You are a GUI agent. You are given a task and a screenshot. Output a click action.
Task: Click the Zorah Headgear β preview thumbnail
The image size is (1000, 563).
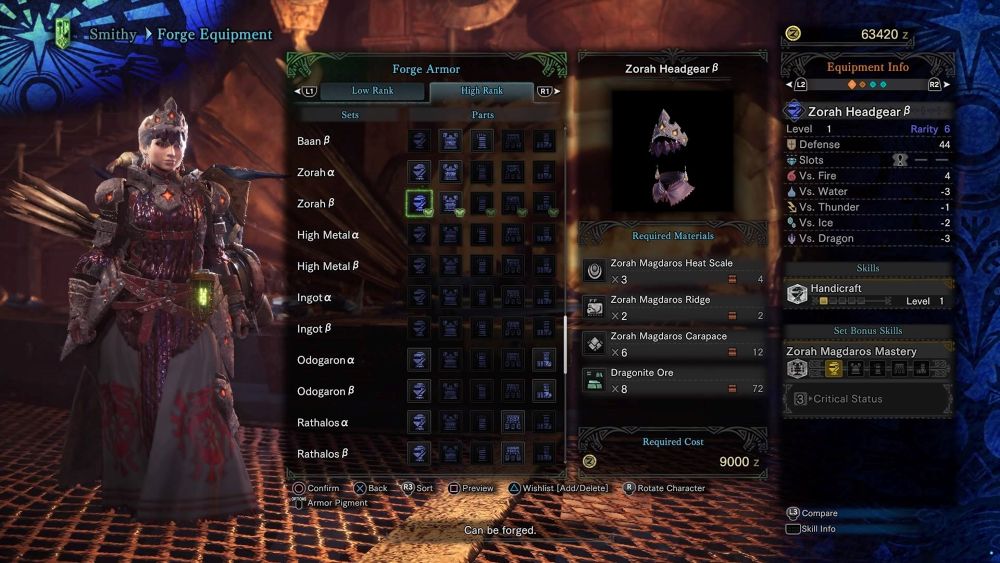click(670, 152)
